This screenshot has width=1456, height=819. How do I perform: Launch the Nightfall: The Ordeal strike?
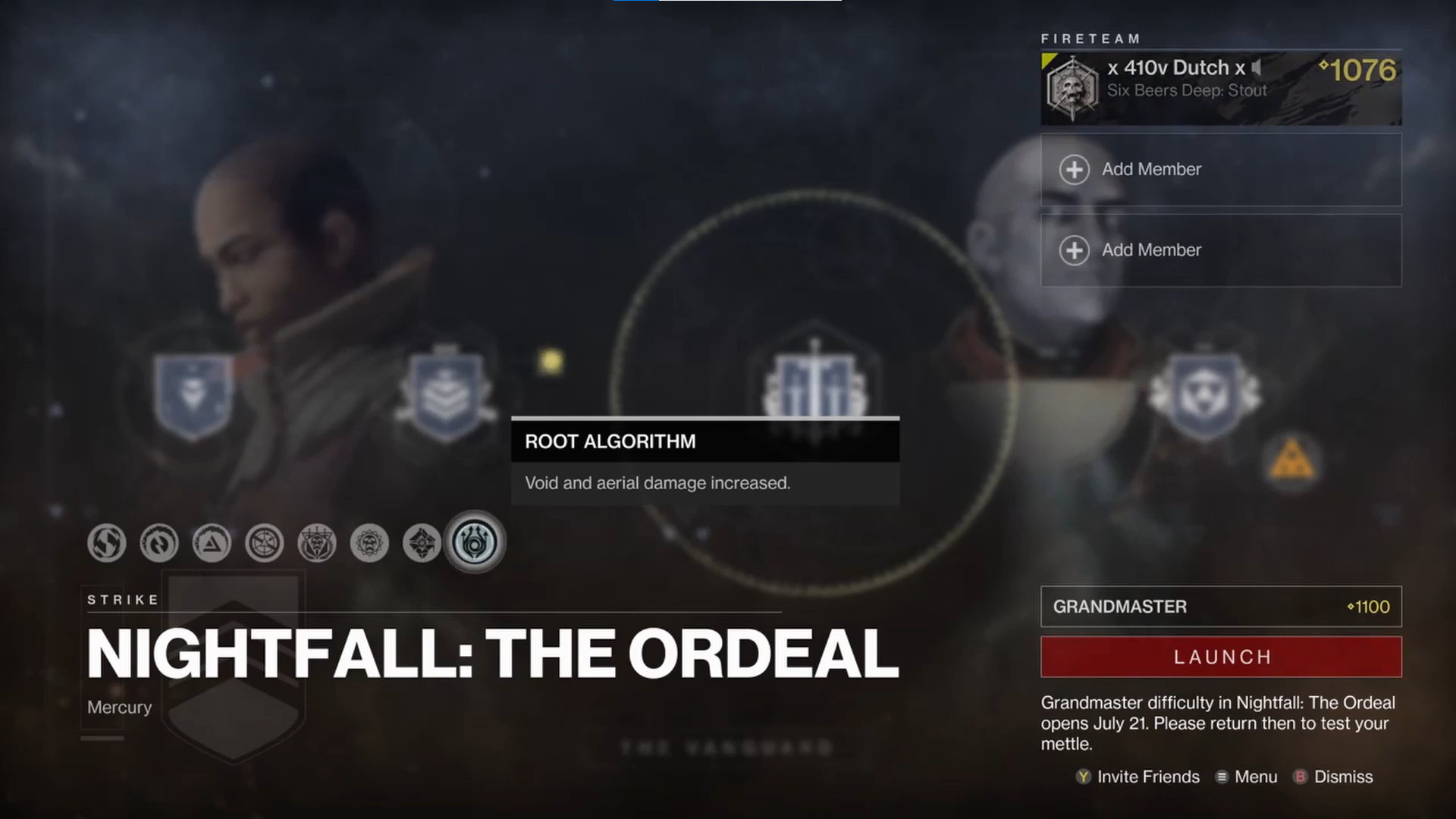1221,657
